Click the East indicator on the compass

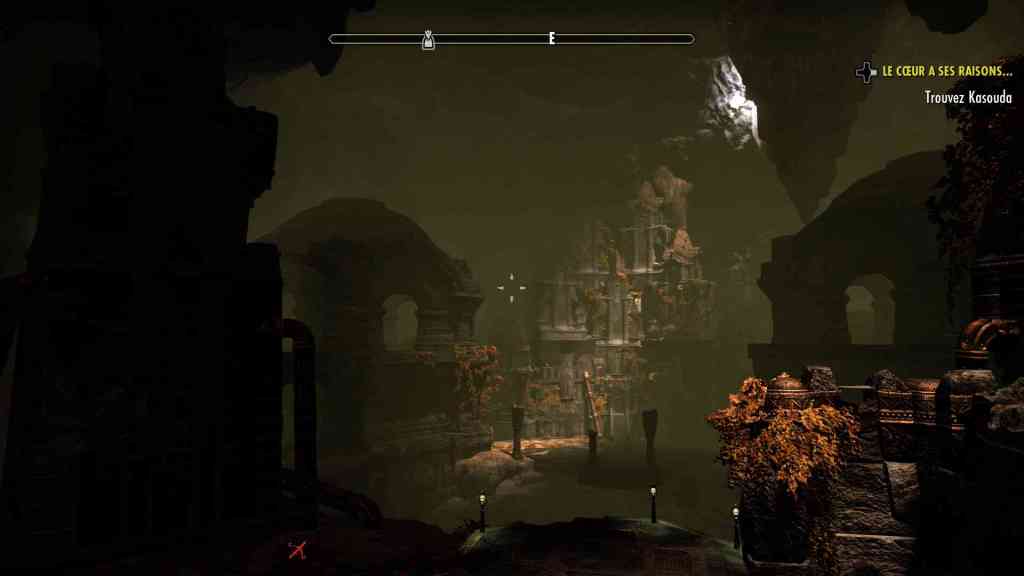pos(551,39)
